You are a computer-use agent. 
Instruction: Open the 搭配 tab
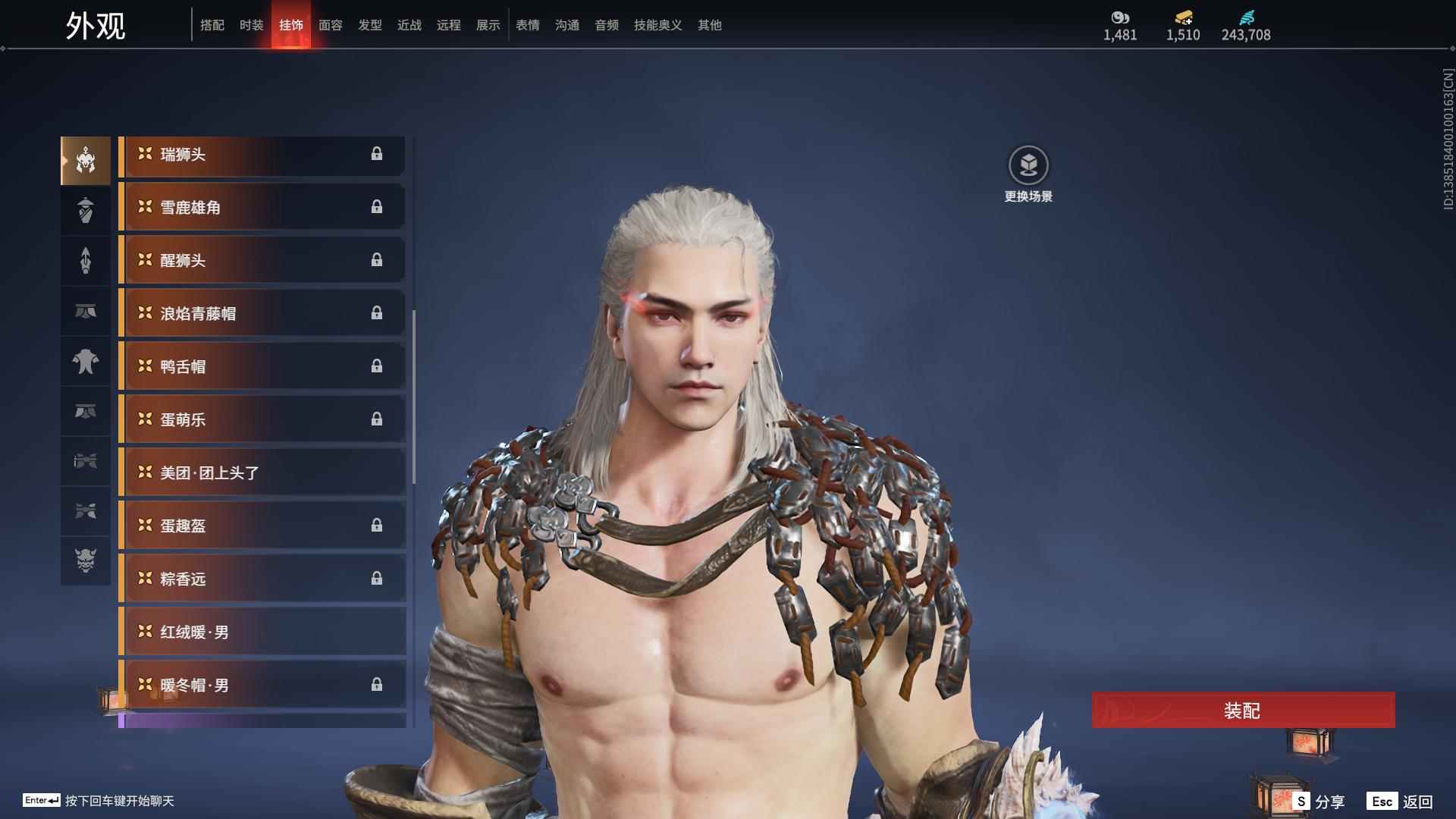pyautogui.click(x=212, y=25)
